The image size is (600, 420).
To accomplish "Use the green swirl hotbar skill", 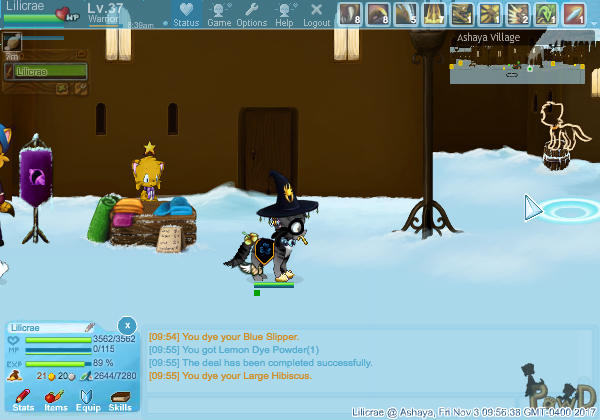I will [545, 14].
